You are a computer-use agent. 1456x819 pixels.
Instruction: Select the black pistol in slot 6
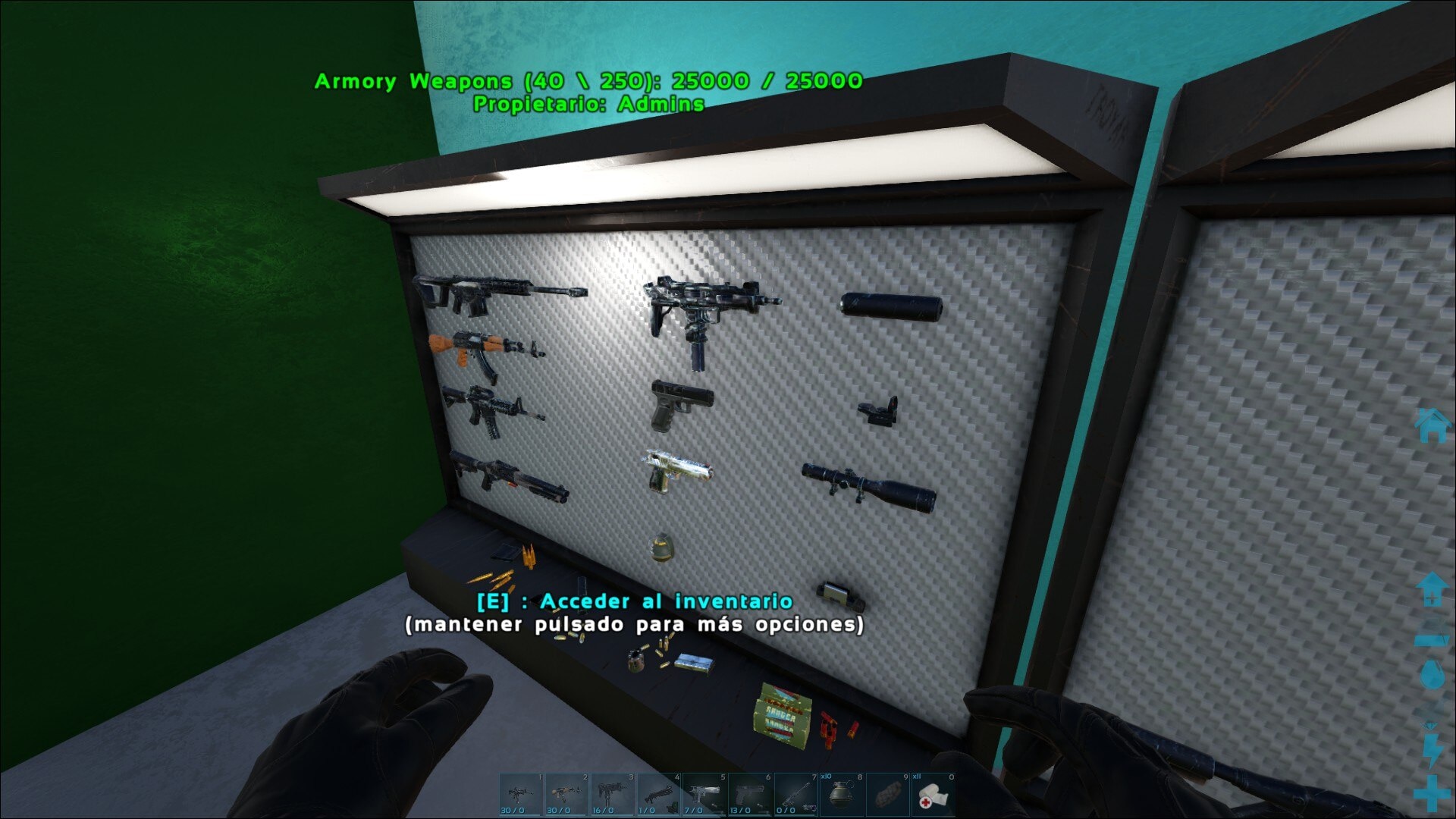[750, 795]
